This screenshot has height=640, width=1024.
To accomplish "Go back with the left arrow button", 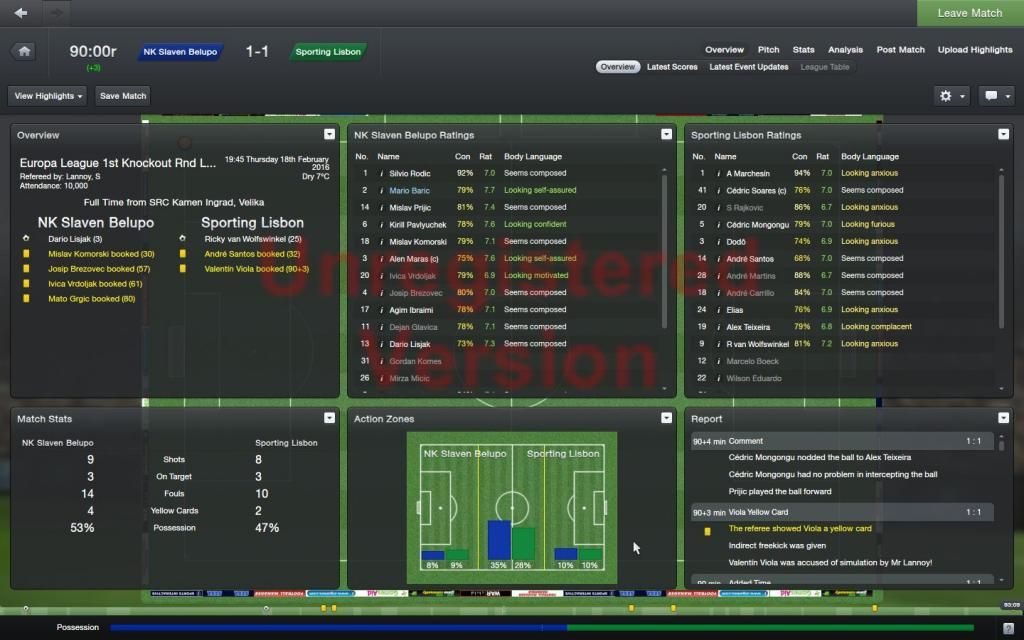I will point(21,13).
